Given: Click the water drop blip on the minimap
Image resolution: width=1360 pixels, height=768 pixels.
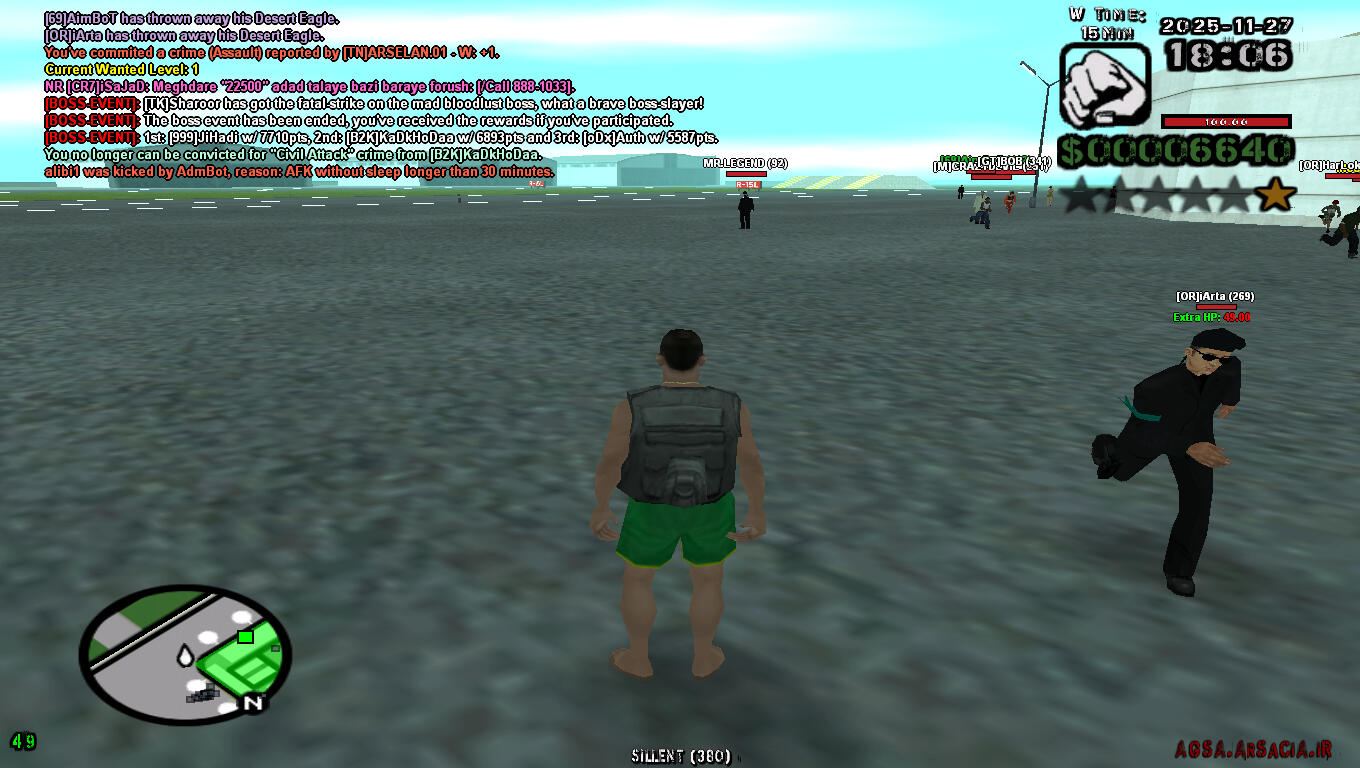Looking at the screenshot, I should (185, 655).
